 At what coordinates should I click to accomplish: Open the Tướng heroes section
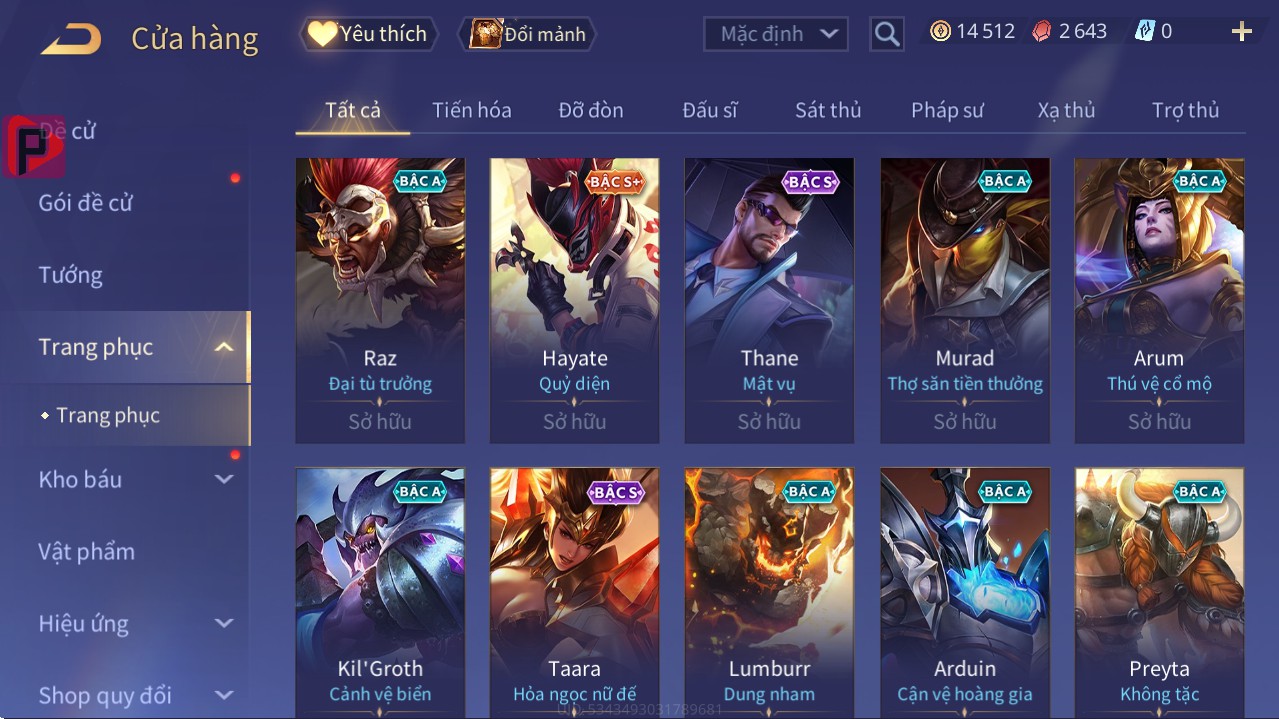click(x=71, y=275)
